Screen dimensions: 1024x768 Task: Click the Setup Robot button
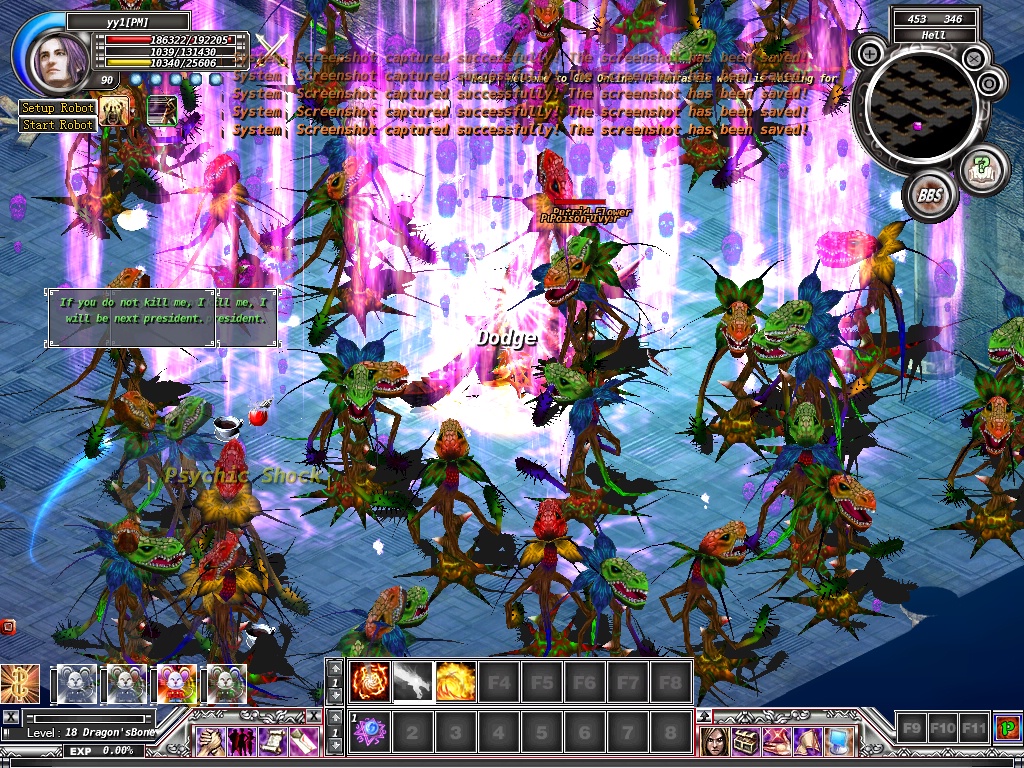tap(58, 108)
